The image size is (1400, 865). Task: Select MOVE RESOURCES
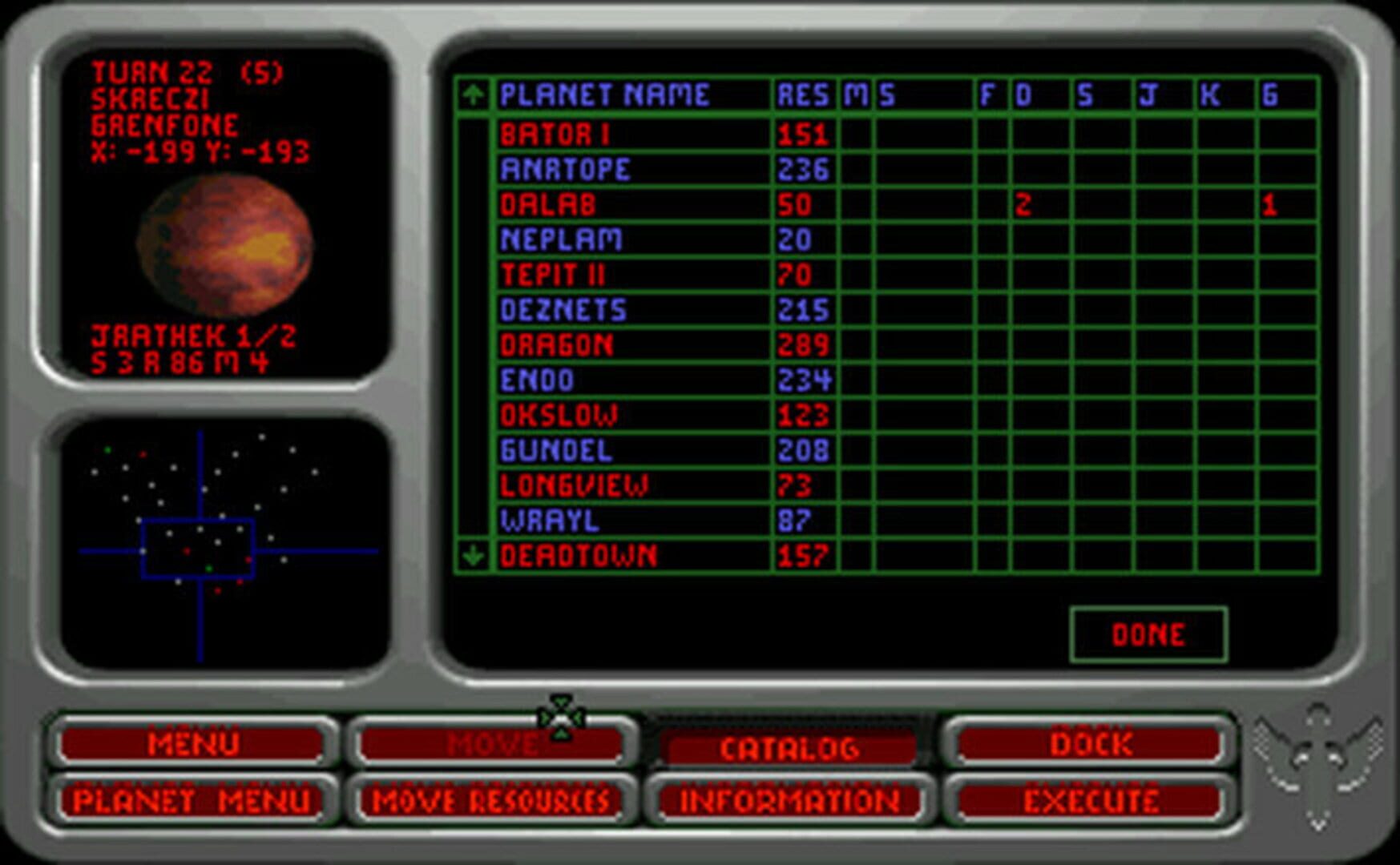click(x=493, y=801)
